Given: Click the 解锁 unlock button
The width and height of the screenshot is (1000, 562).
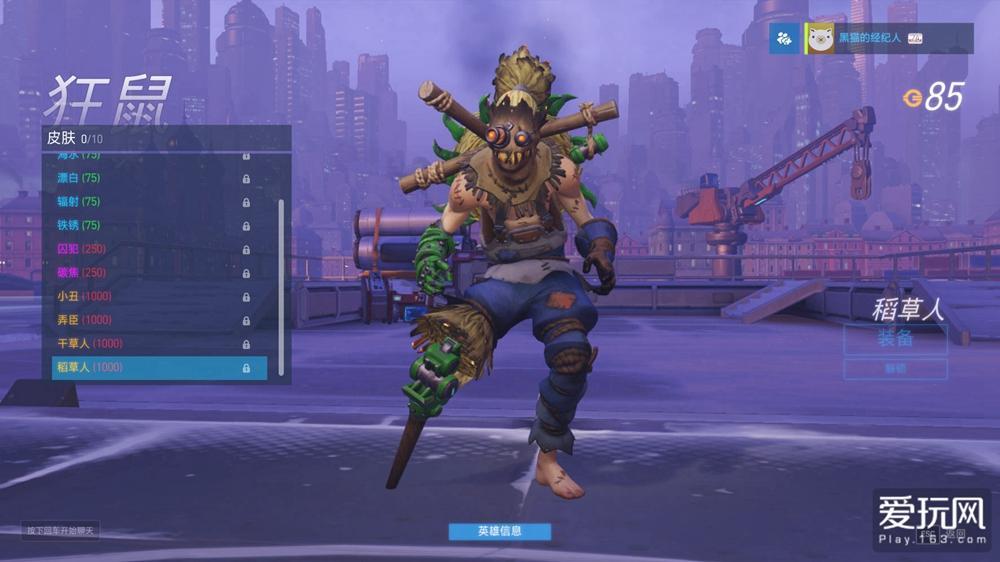Looking at the screenshot, I should pos(895,369).
